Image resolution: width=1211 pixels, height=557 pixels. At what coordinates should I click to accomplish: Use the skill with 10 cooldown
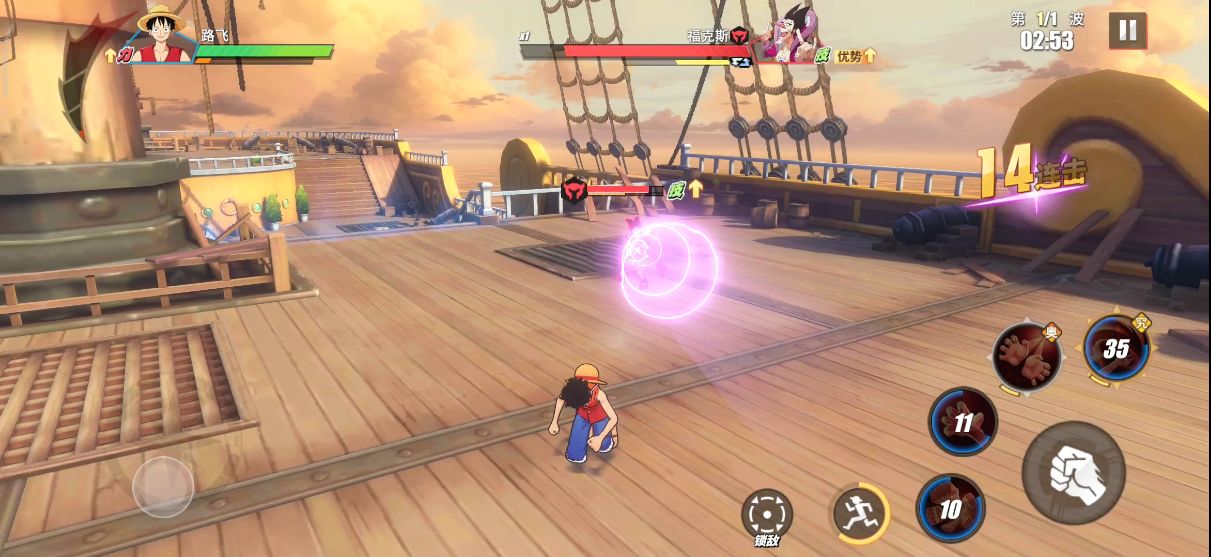tap(950, 508)
